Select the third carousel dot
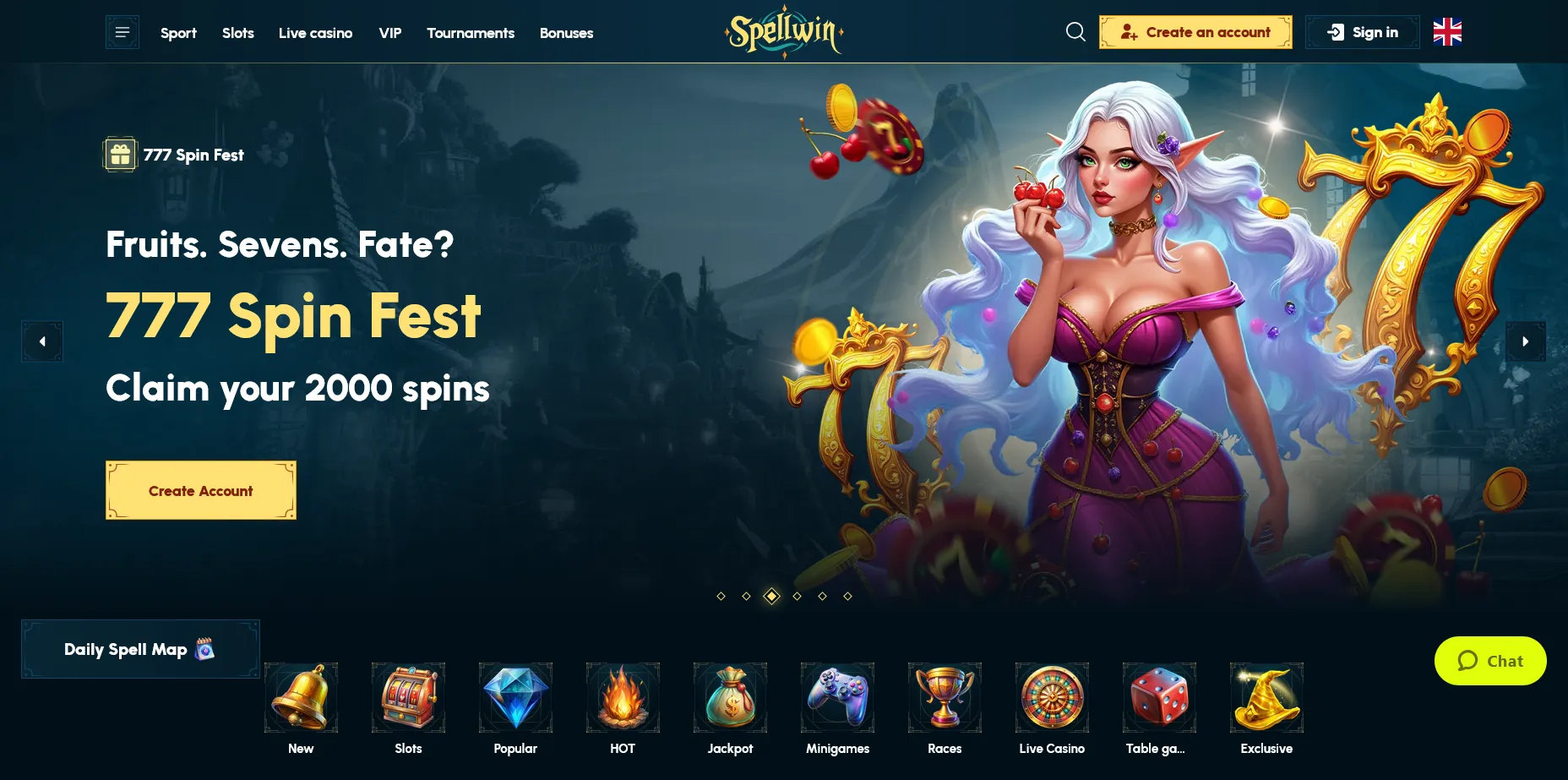 tap(771, 595)
